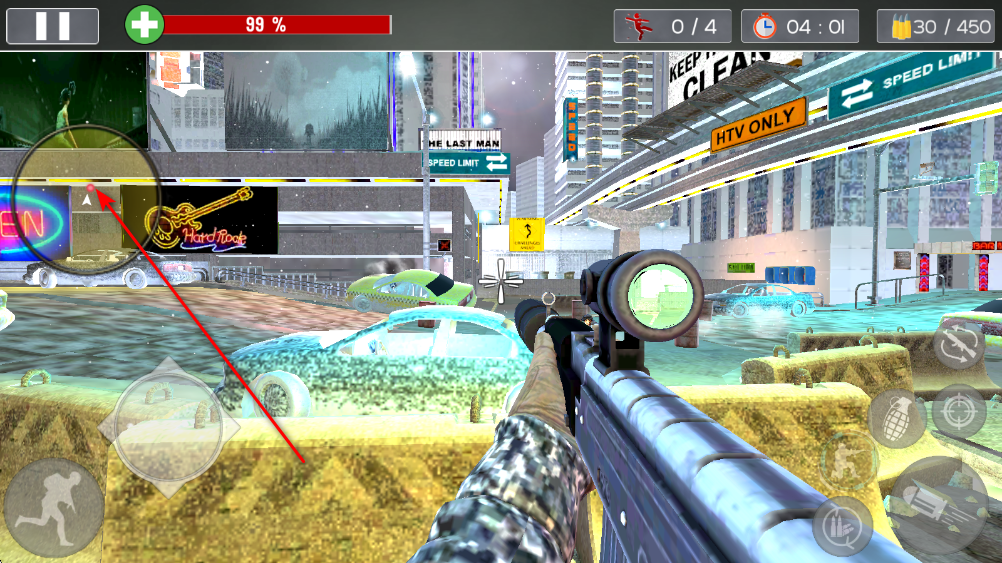Tap the sprint running-man button
1002x563 pixels.
pos(53,508)
